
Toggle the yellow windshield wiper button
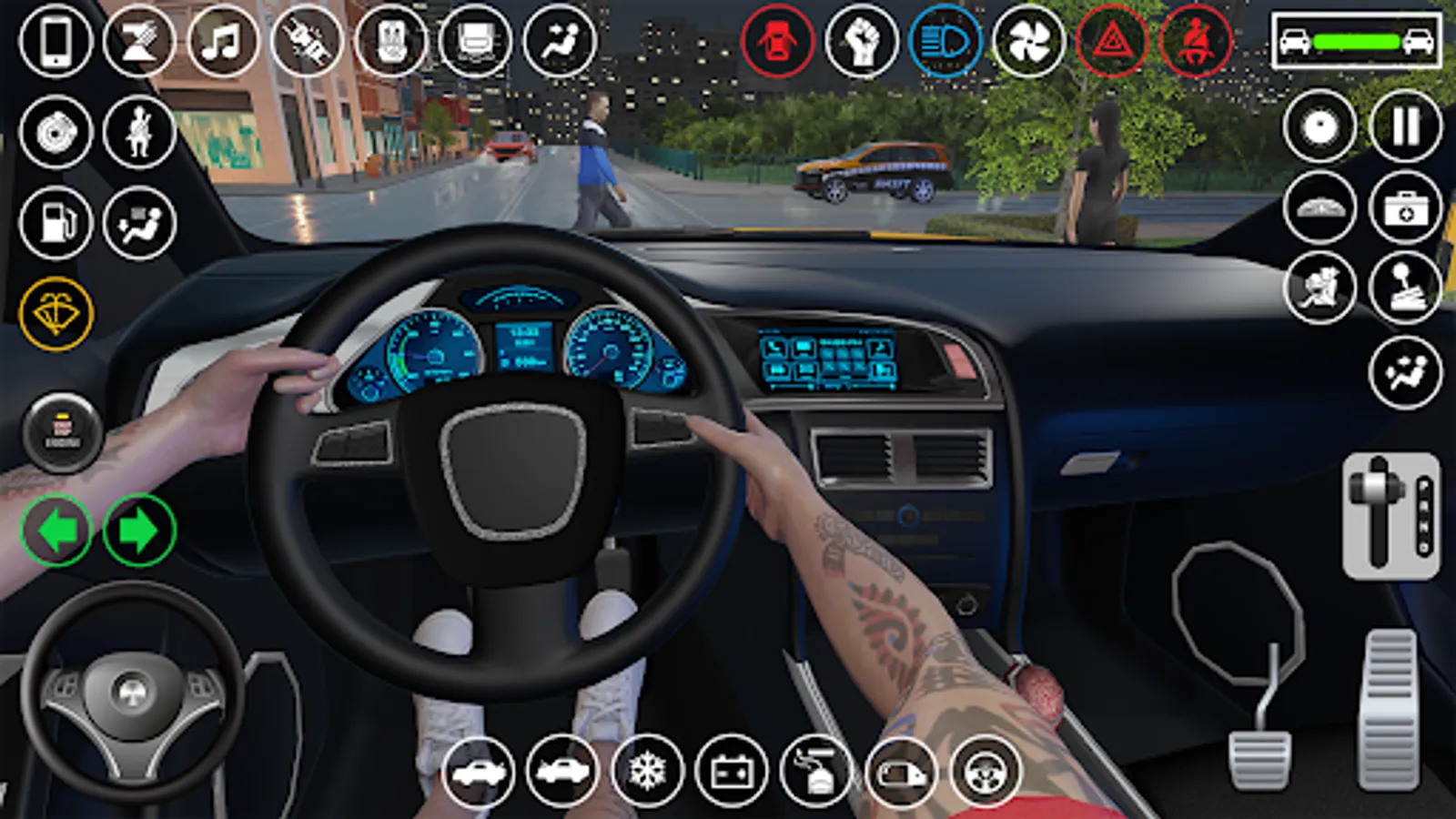(56, 315)
